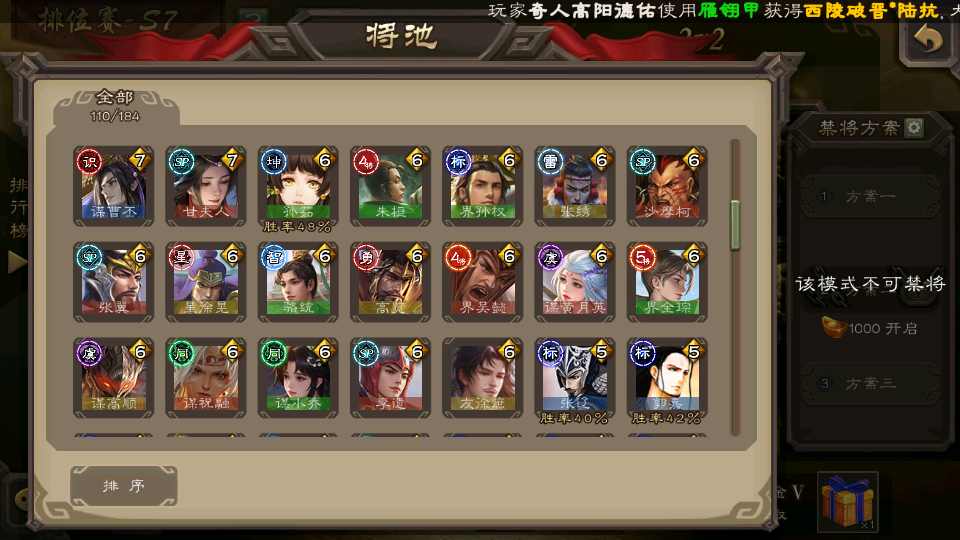960x540 pixels.
Task: Select the 谋黄月英 general card
Action: (x=575, y=282)
